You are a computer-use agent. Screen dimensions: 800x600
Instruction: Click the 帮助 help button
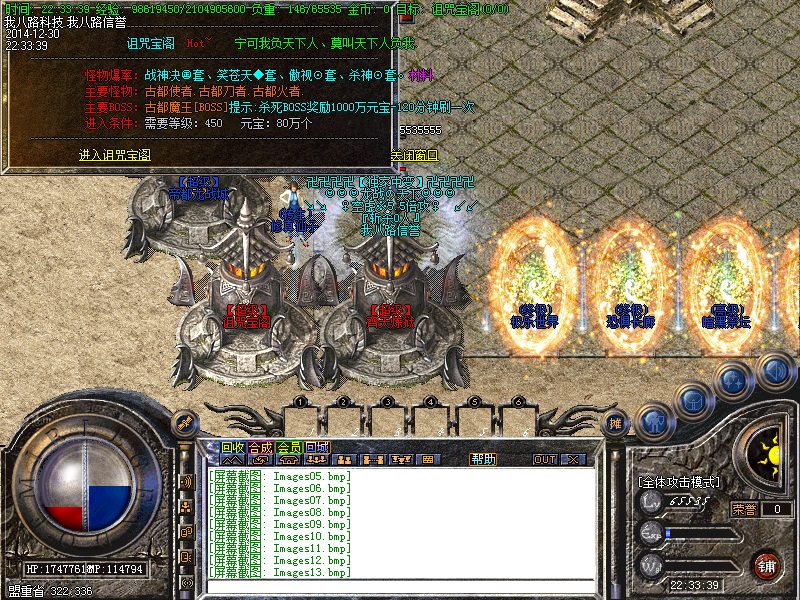483,459
